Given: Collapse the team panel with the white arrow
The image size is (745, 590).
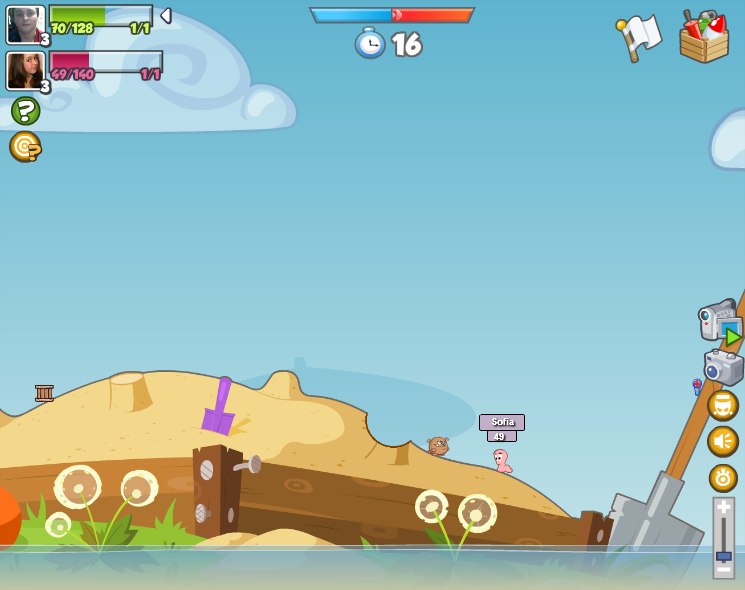Looking at the screenshot, I should click(166, 16).
